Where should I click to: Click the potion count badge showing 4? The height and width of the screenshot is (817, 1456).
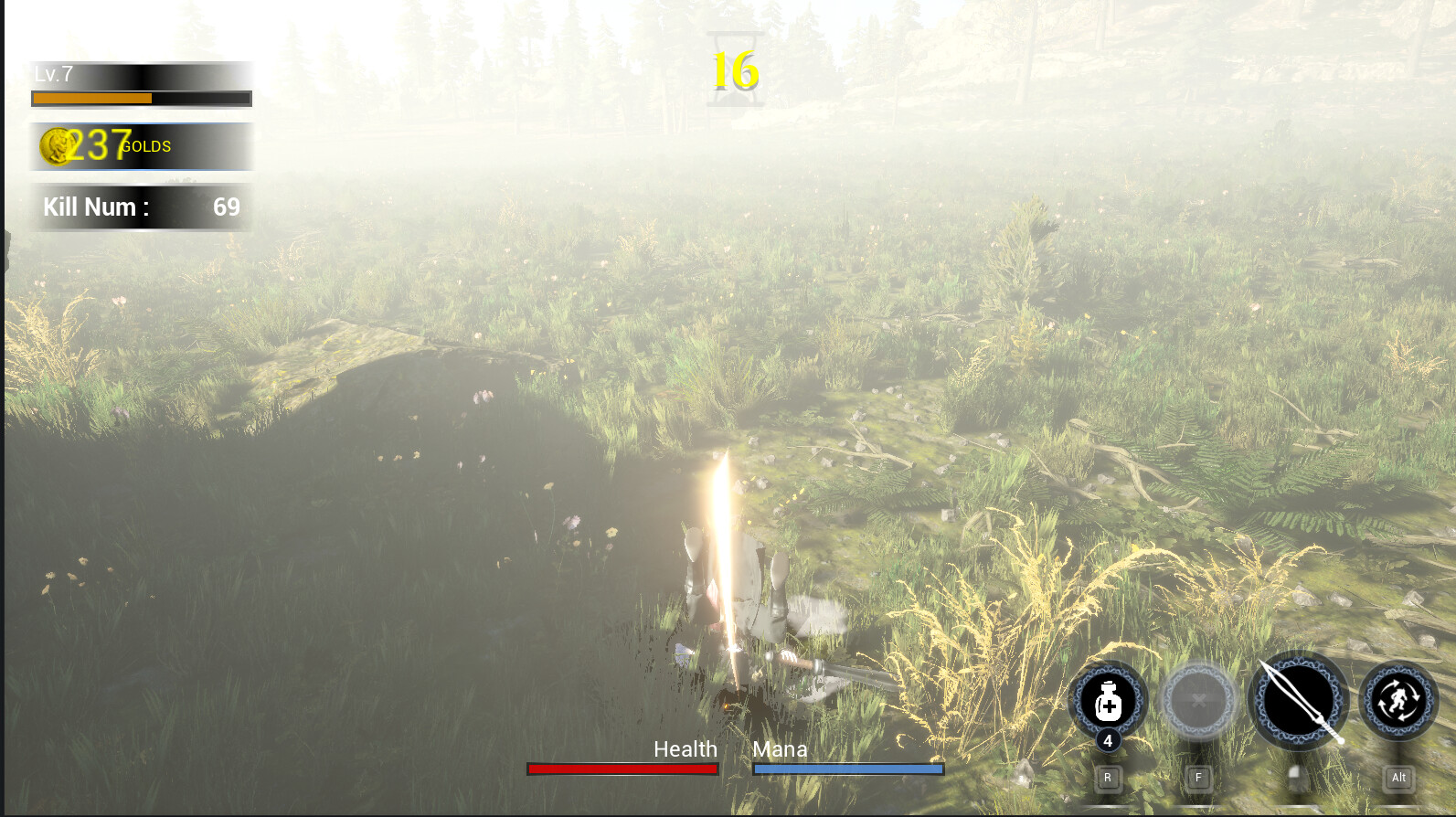(1109, 742)
